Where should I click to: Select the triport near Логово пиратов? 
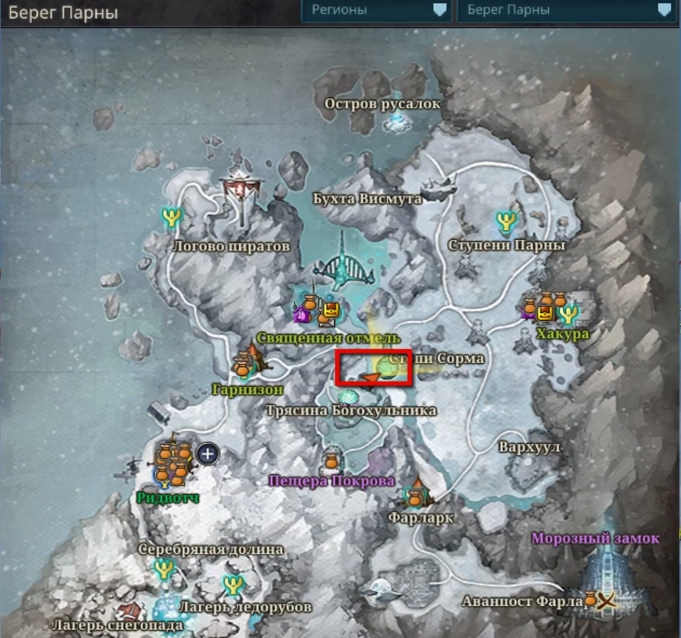(x=172, y=215)
